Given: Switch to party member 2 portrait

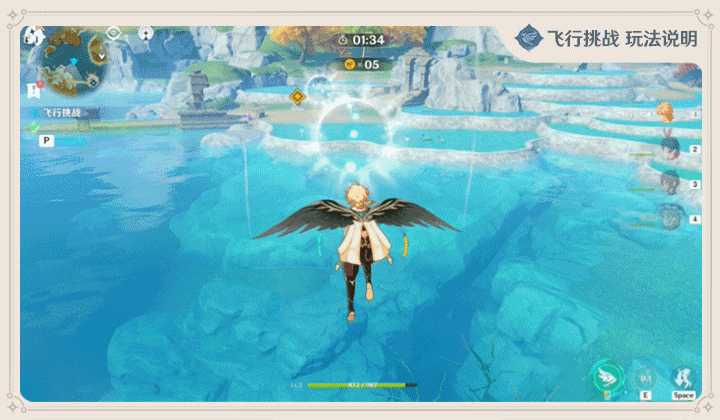Looking at the screenshot, I should click(x=670, y=147).
